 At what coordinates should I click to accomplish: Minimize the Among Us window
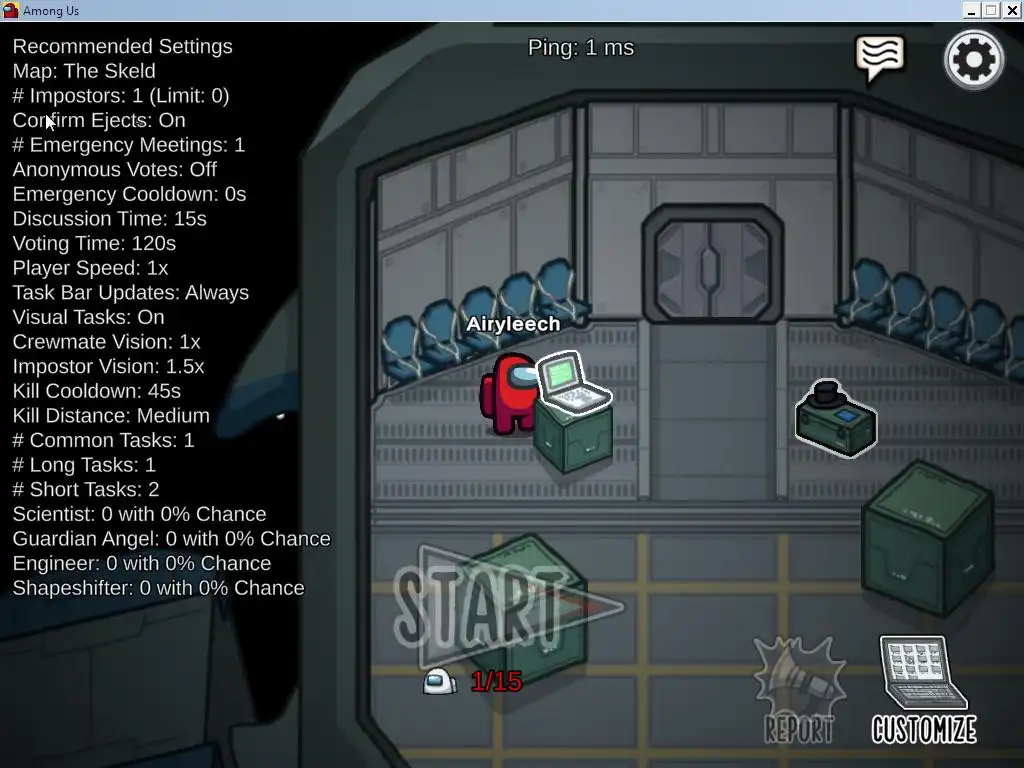coord(972,10)
